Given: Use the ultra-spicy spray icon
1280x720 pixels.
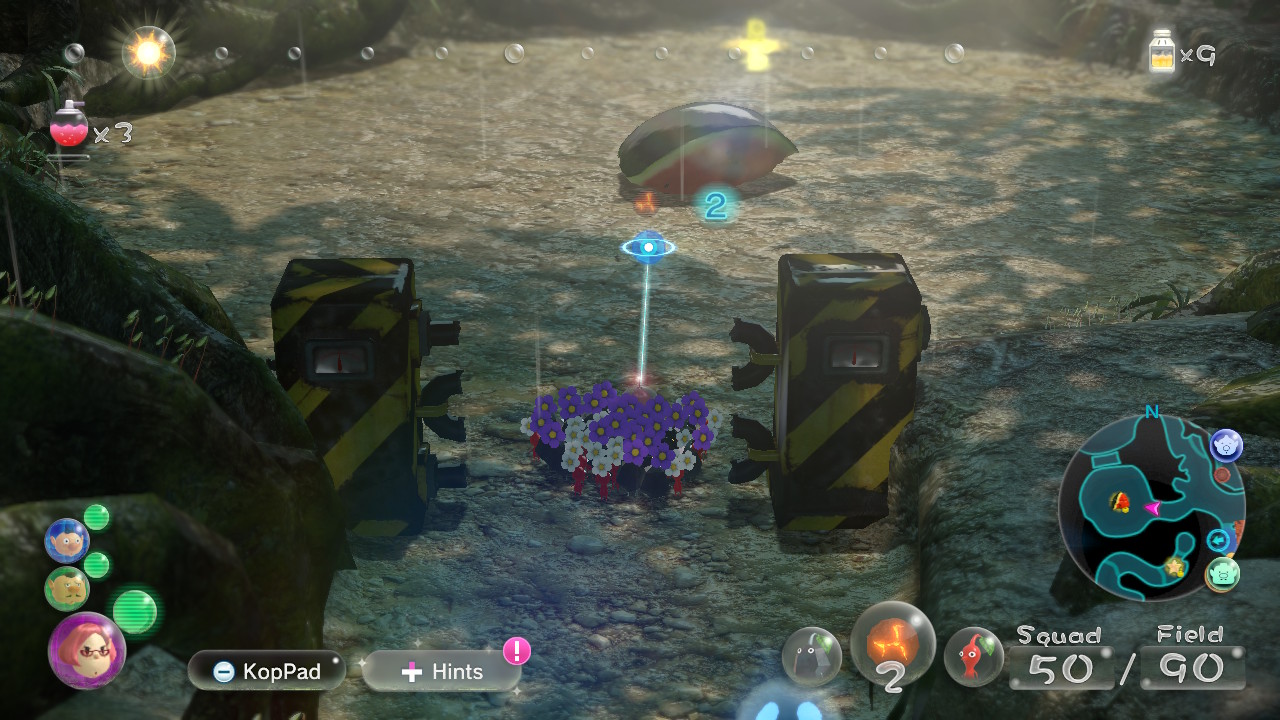Looking at the screenshot, I should [69, 128].
